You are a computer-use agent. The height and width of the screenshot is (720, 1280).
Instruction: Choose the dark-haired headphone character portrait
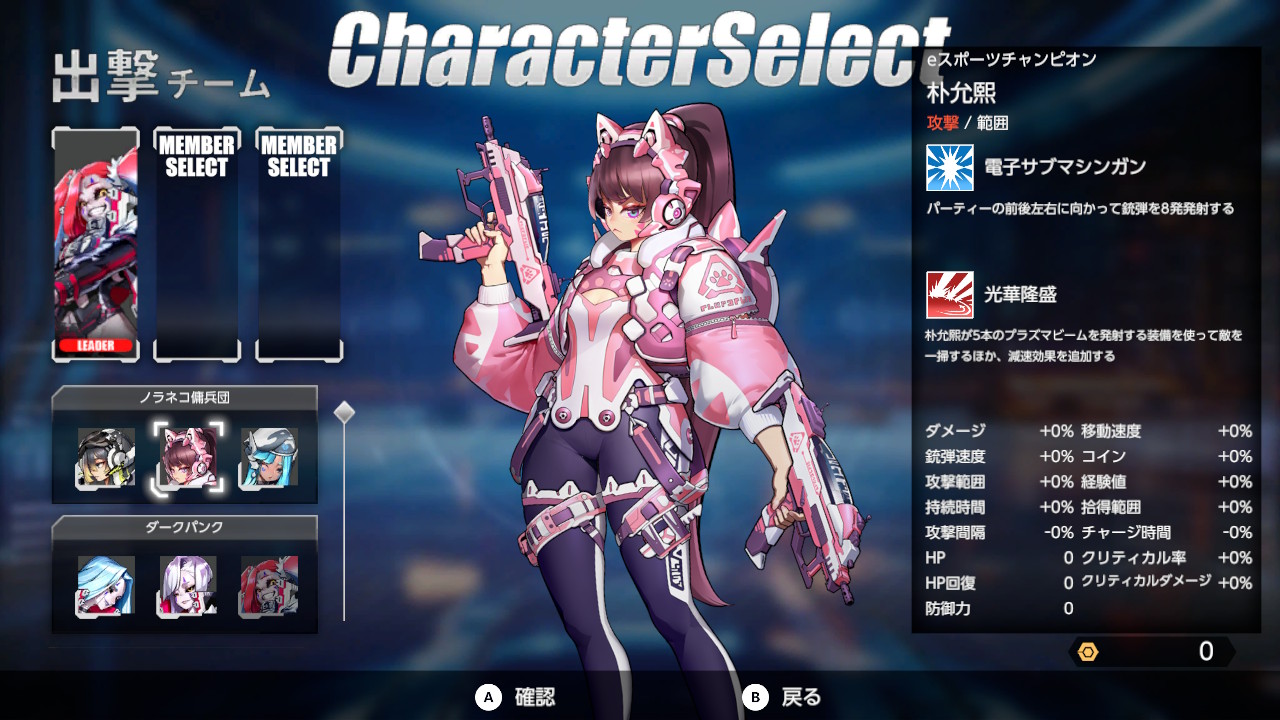click(106, 458)
